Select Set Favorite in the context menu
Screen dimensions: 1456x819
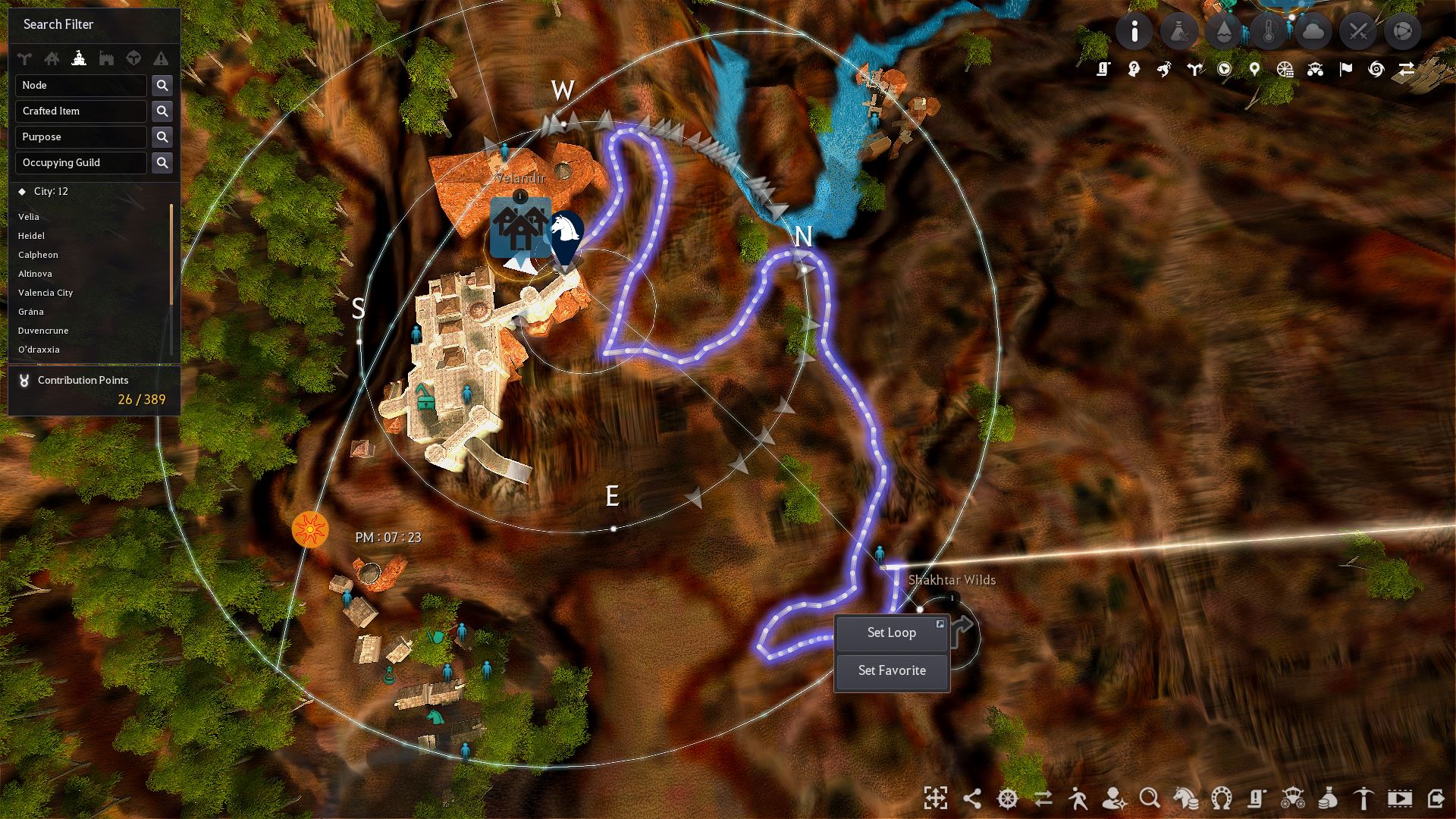(891, 670)
